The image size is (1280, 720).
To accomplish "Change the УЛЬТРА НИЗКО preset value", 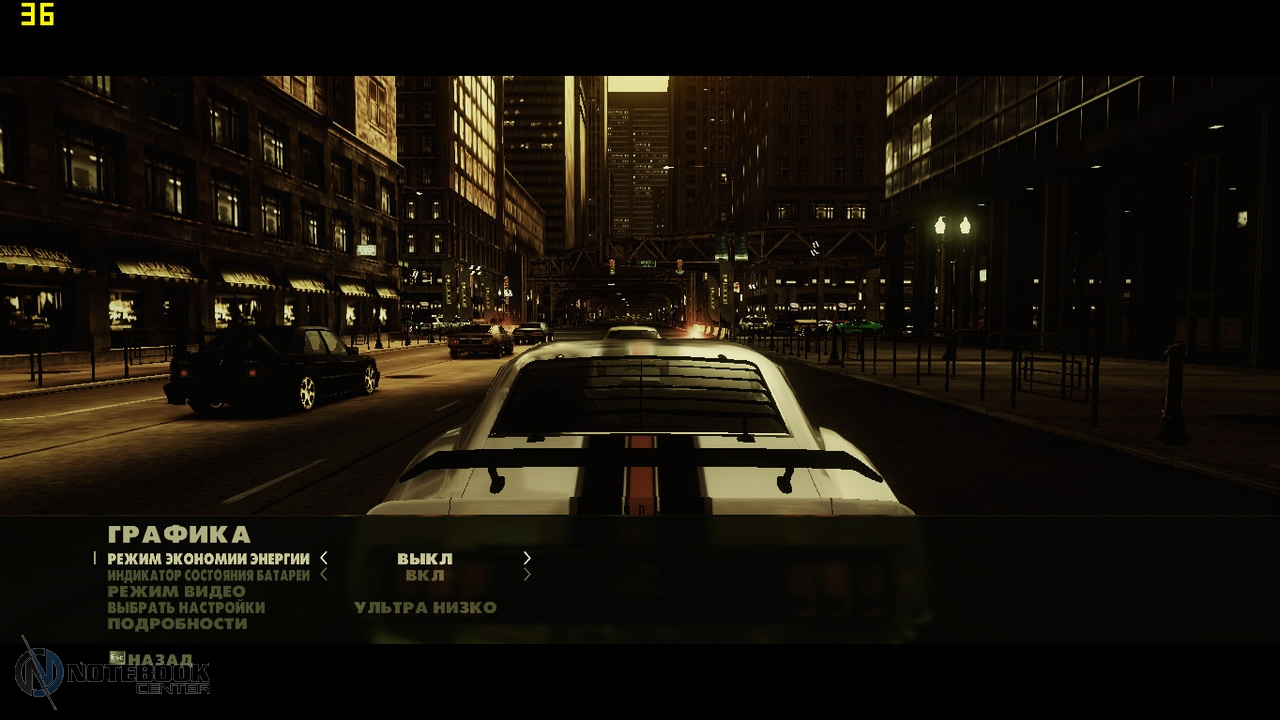I will coord(425,607).
